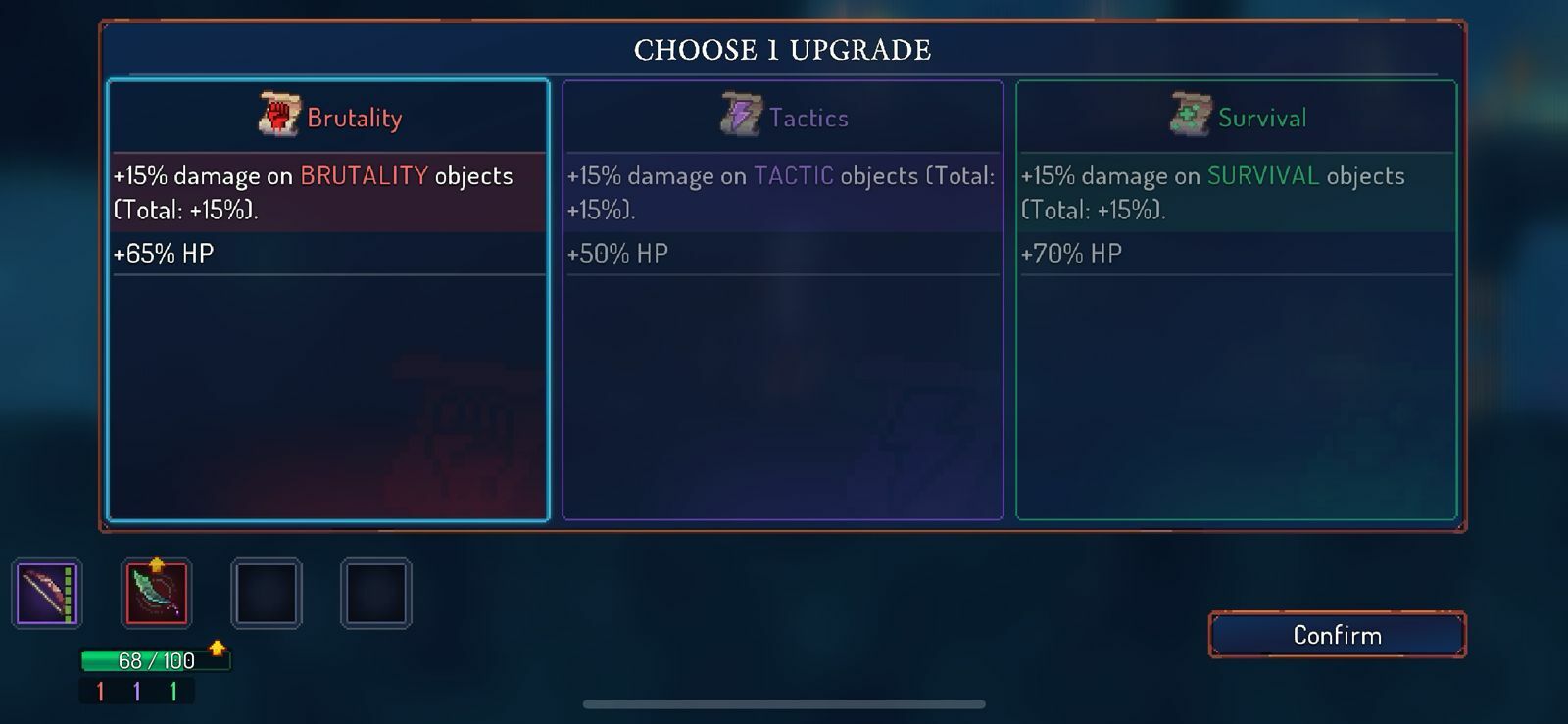Click the Tactics card header label

808,118
